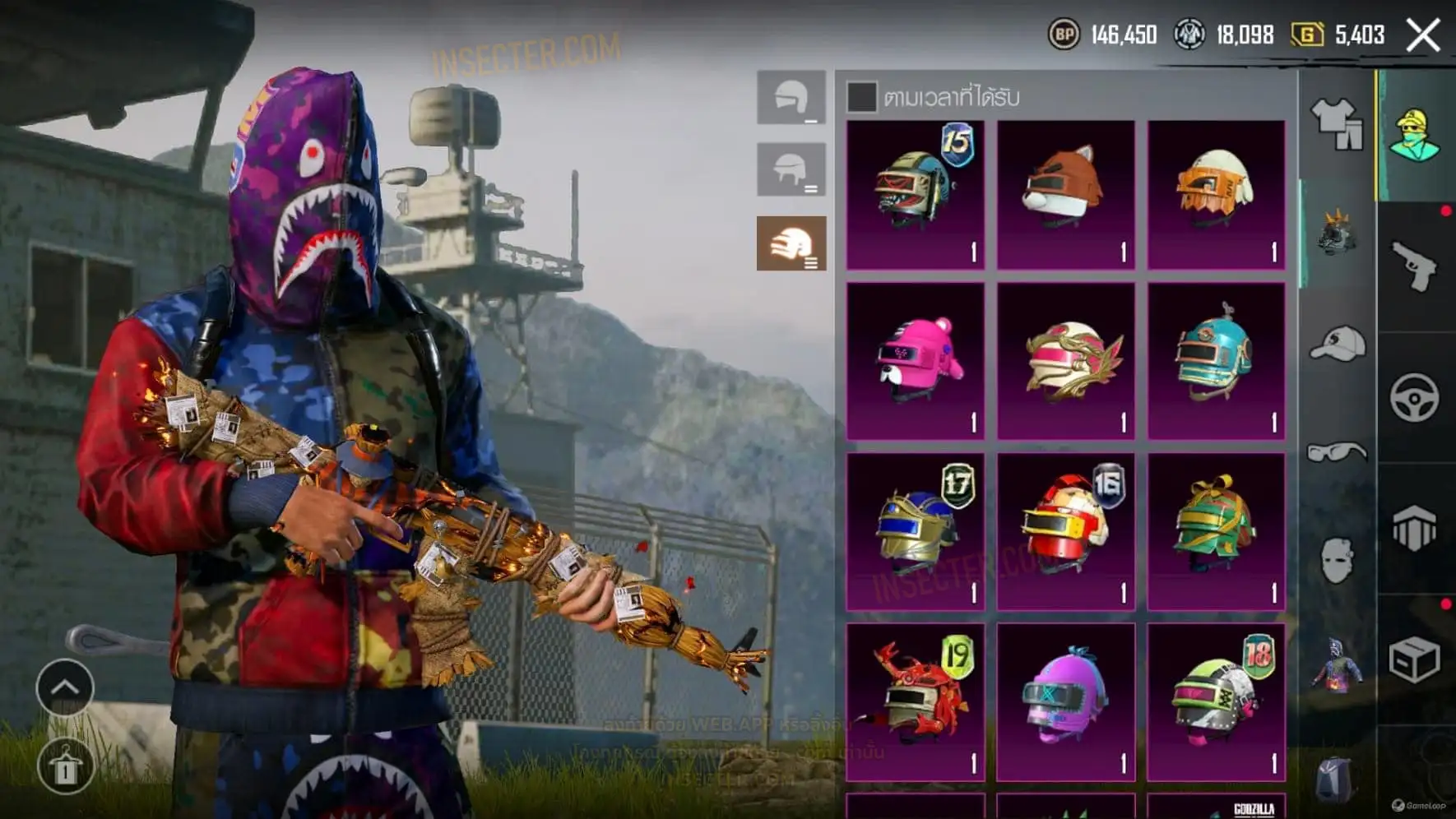Image resolution: width=1456 pixels, height=819 pixels.
Task: Select the level 18 green white helmet
Action: click(x=1216, y=701)
